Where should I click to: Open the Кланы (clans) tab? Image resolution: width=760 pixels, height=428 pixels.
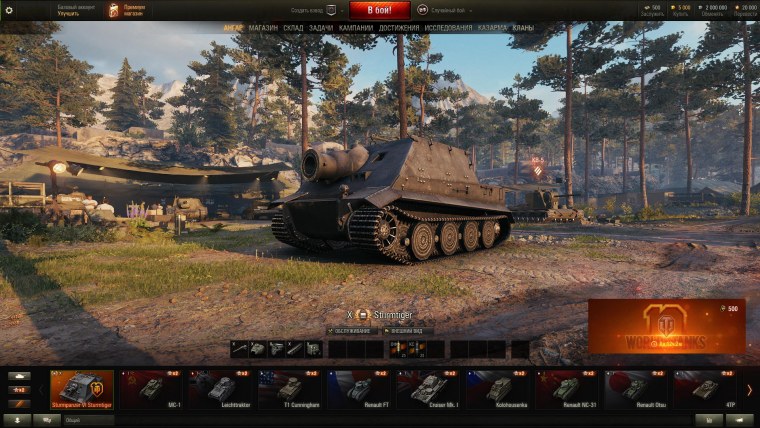[523, 29]
